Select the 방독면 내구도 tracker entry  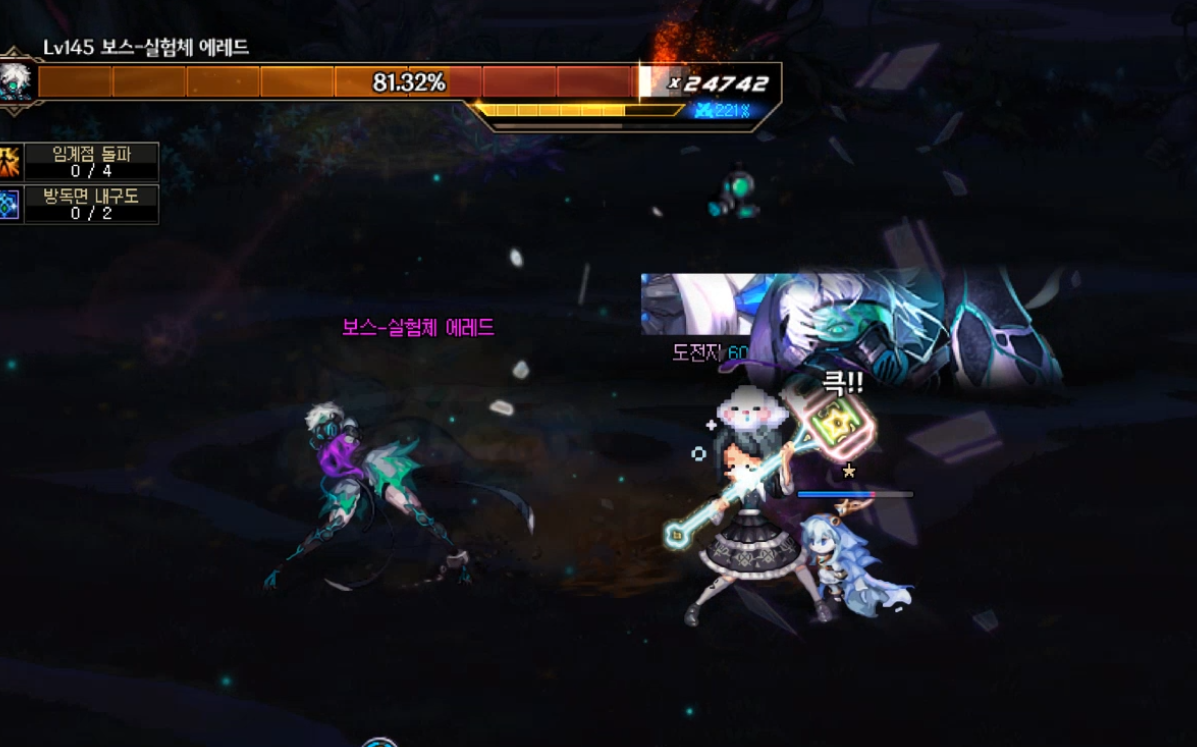tap(90, 205)
